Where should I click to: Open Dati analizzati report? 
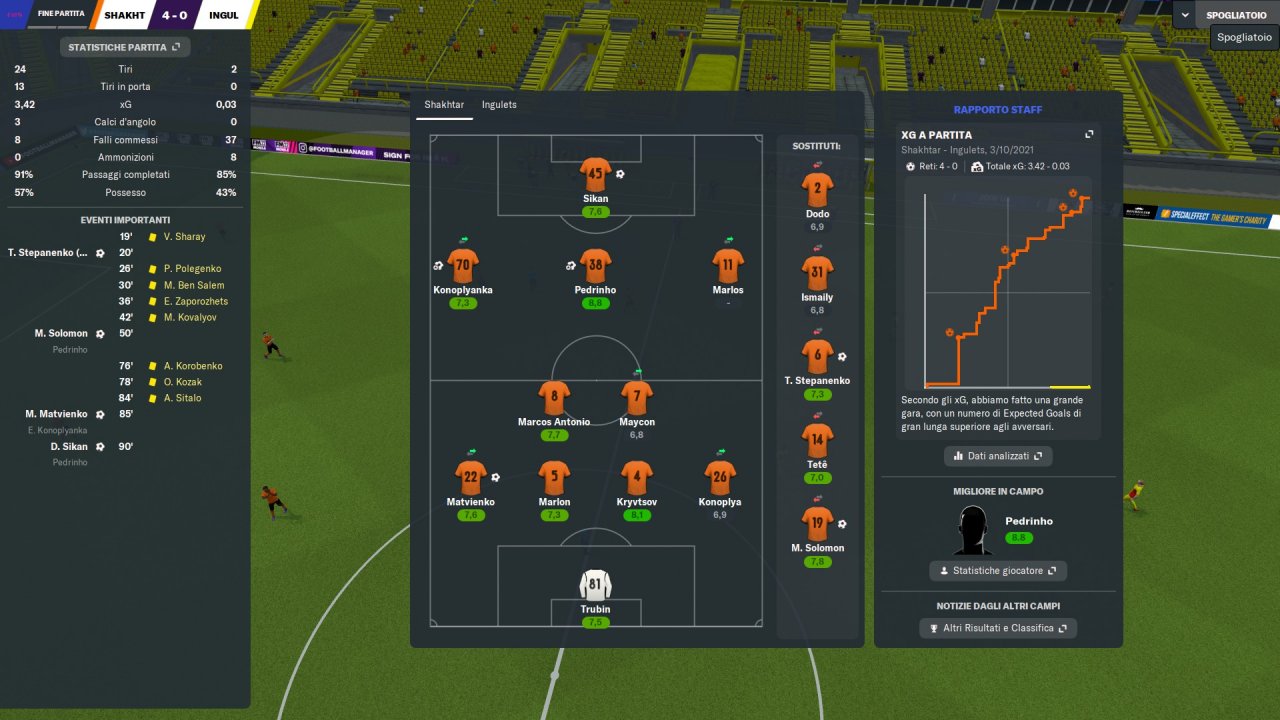pos(998,456)
